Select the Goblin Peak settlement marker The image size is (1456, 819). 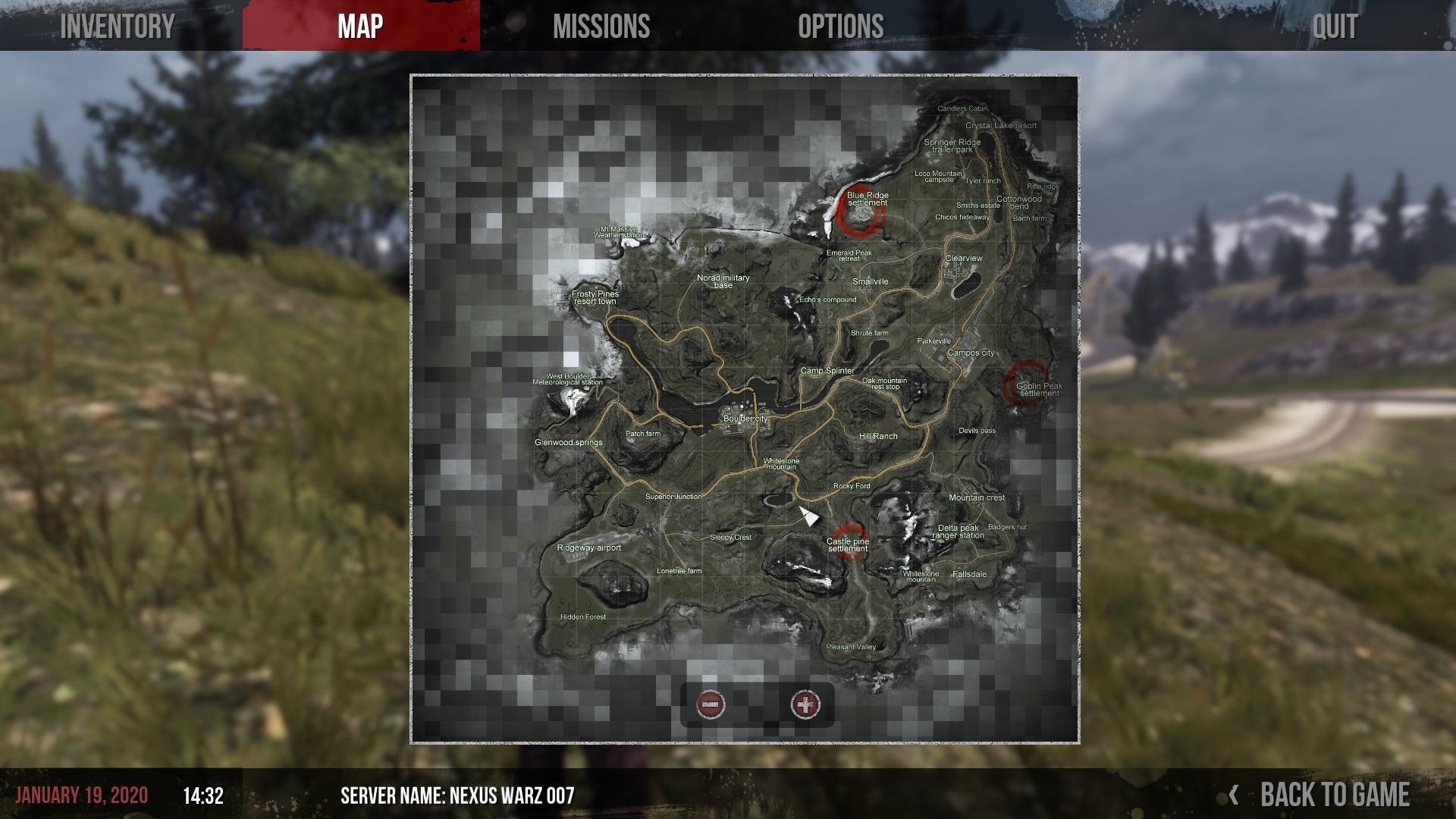tap(1026, 384)
